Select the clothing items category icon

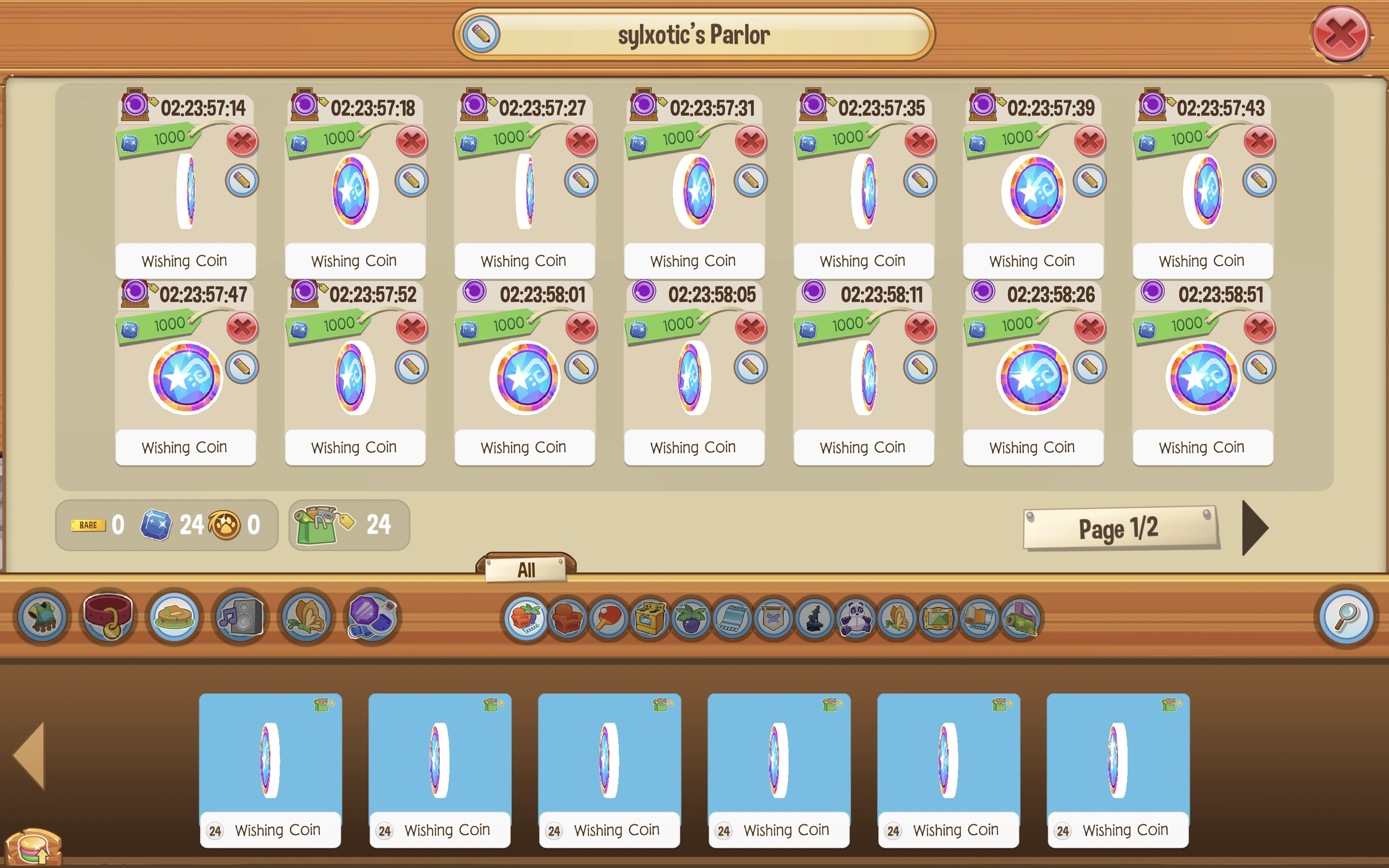point(43,618)
